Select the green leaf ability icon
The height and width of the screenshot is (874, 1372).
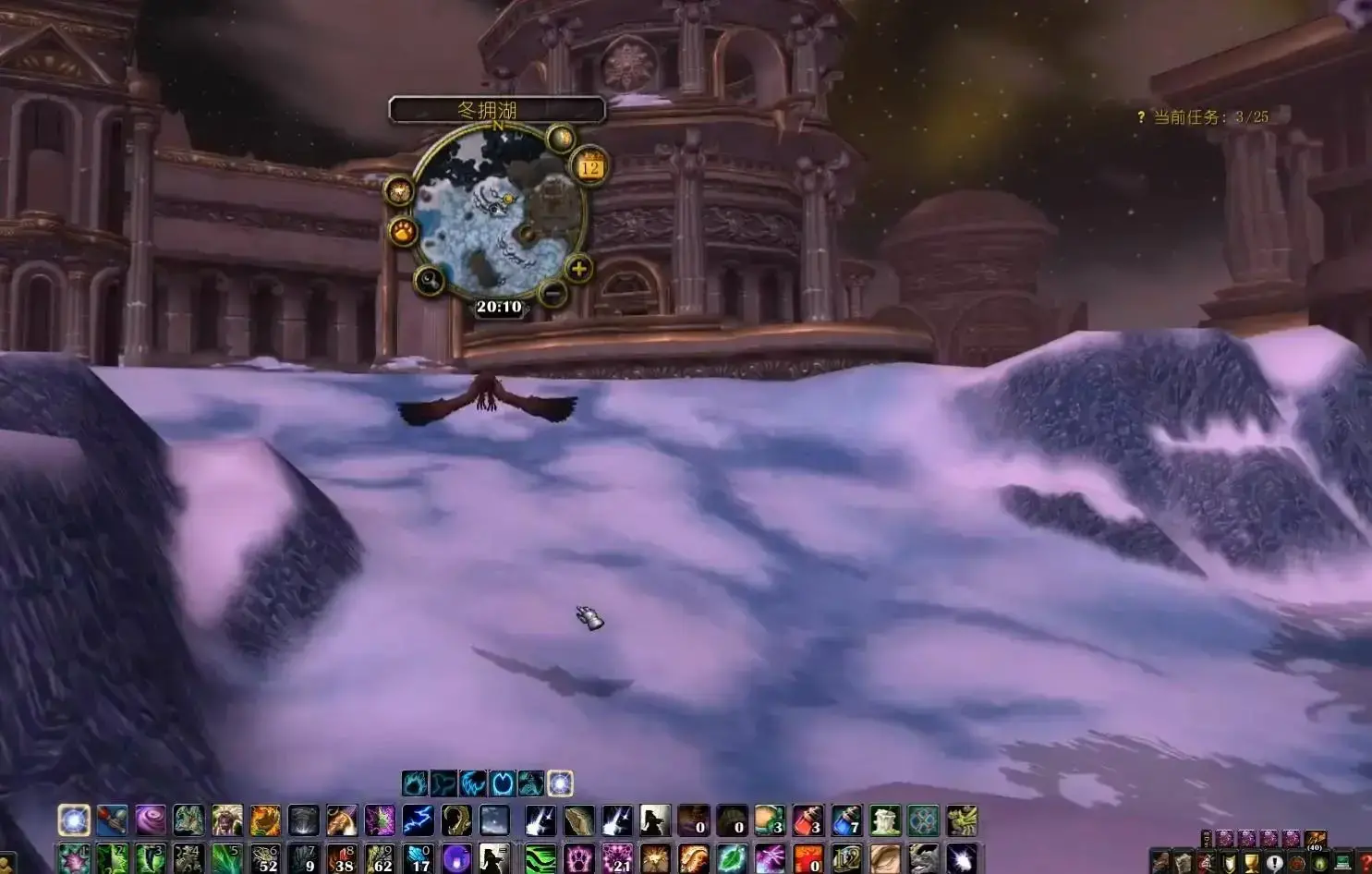(731, 858)
